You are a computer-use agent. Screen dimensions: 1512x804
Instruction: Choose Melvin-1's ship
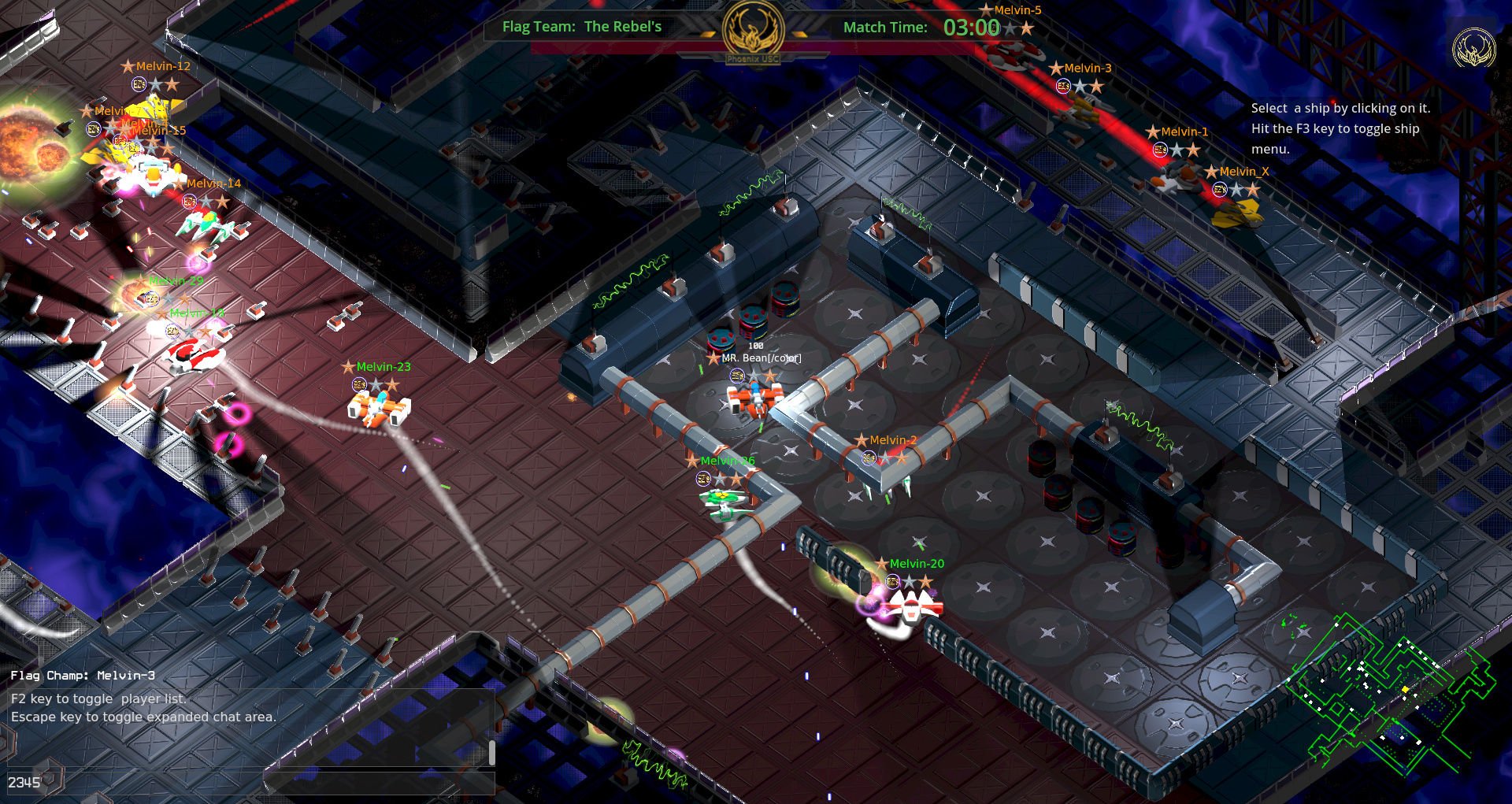(1176, 177)
